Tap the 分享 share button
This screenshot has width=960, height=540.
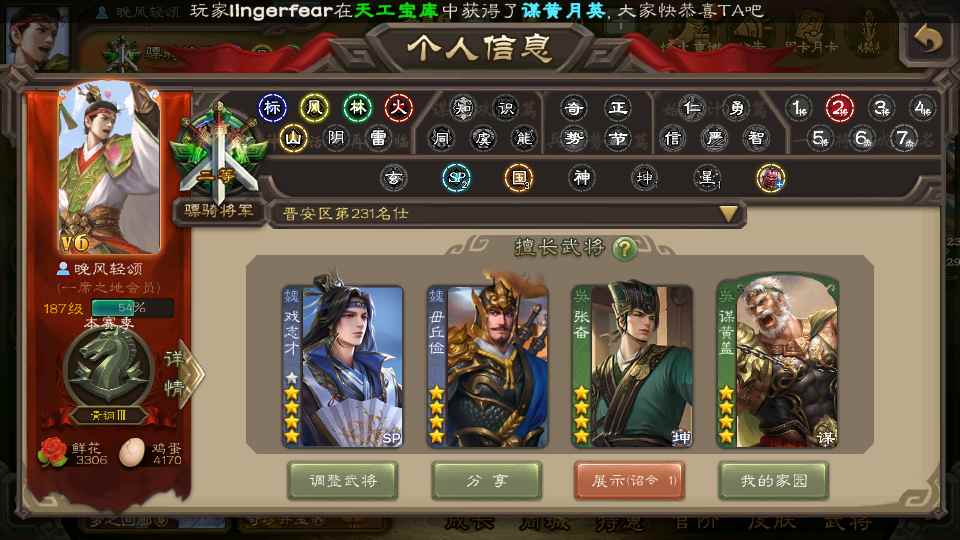coord(487,481)
